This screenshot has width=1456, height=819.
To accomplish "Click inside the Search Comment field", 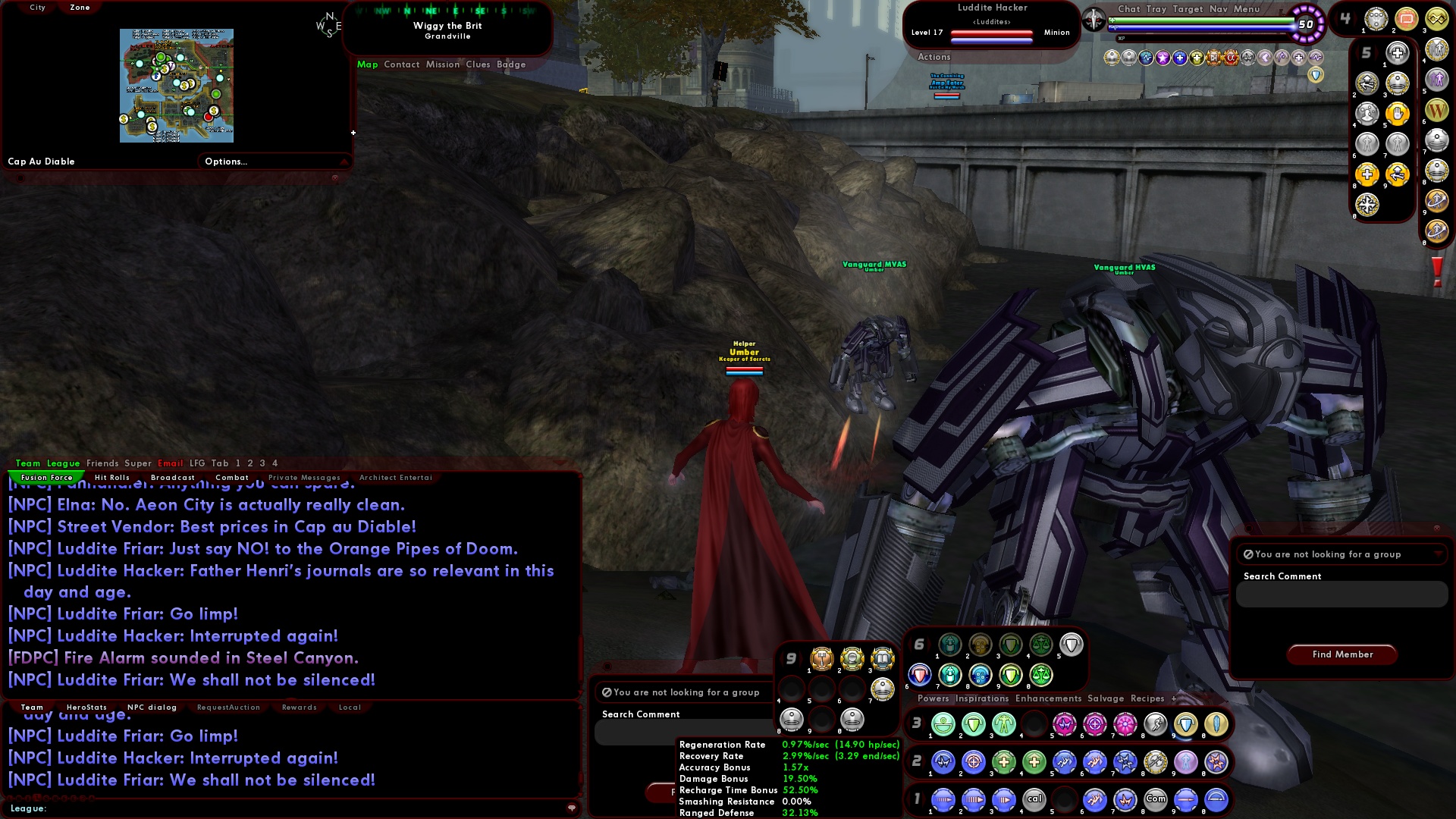I will click(1340, 595).
